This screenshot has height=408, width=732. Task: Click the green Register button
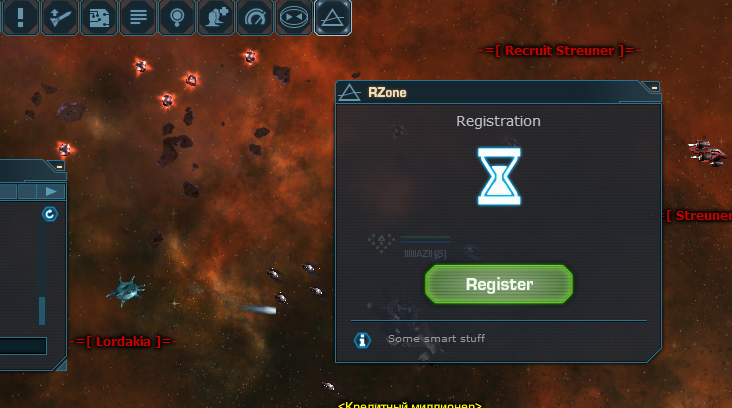[x=499, y=284]
